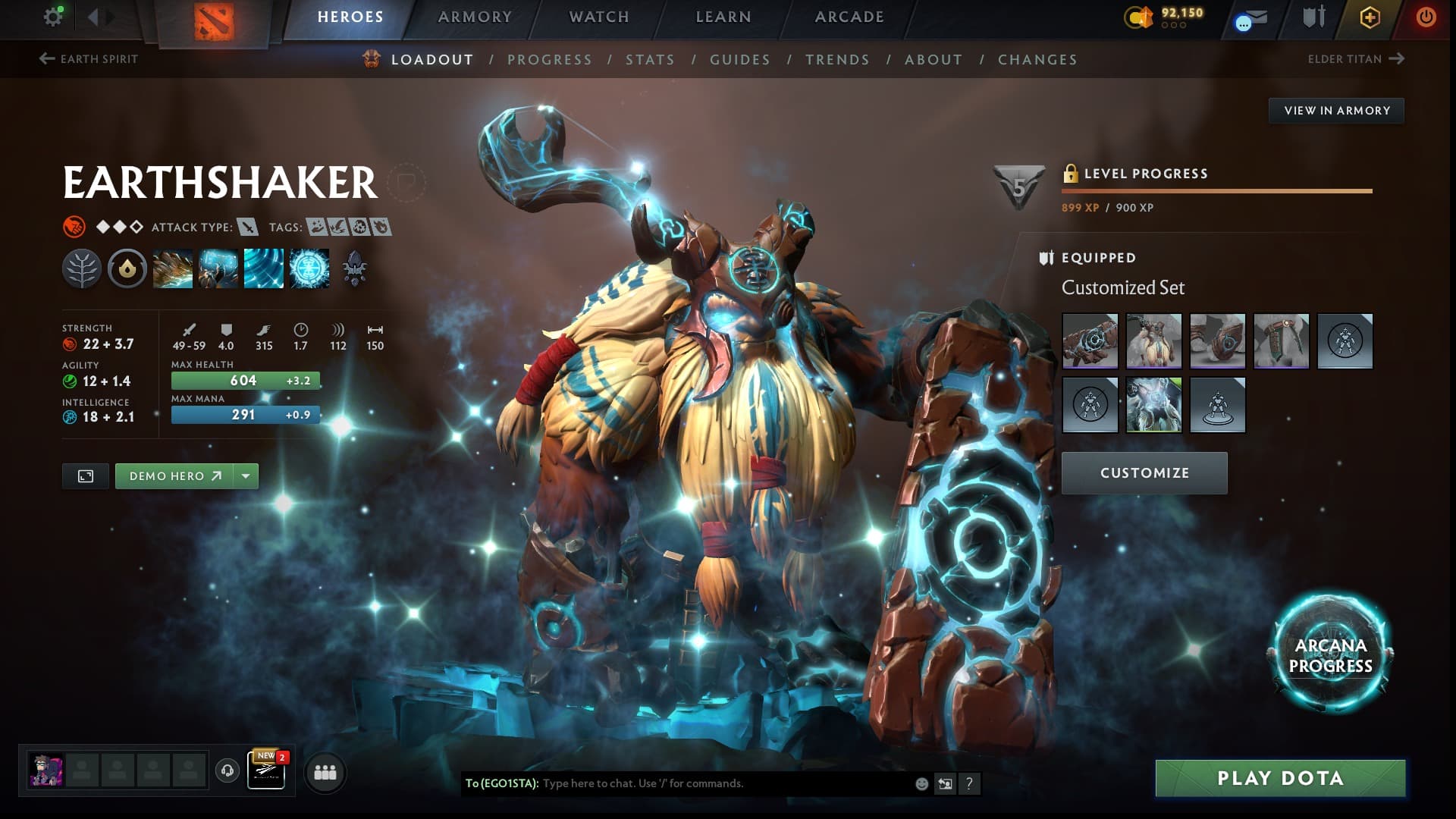Switch to the Guides tab
This screenshot has height=819, width=1456.
coord(740,59)
